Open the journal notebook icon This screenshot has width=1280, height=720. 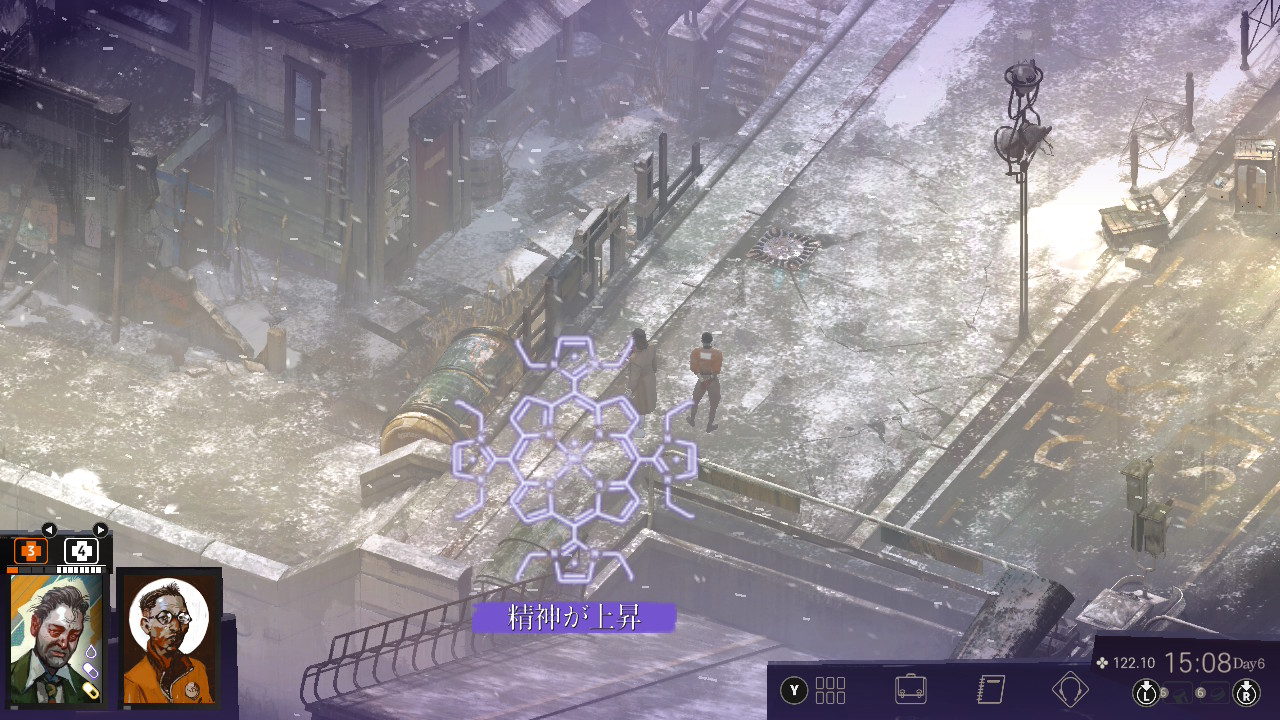pyautogui.click(x=990, y=690)
